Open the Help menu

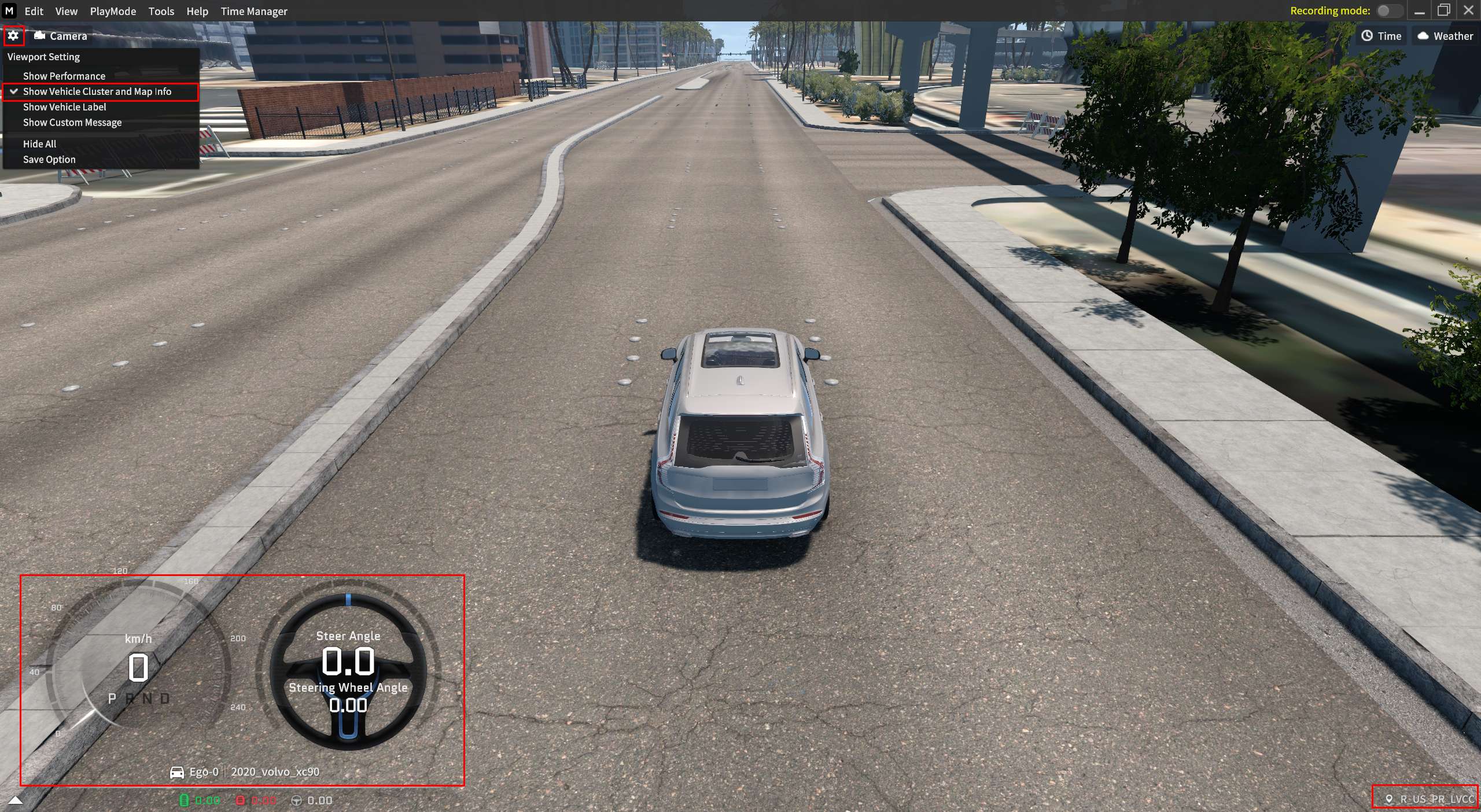[x=197, y=11]
